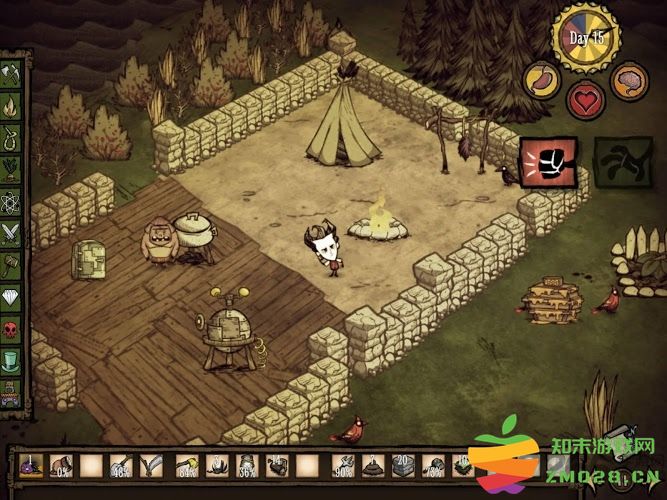Open the Structures hammer crafting tab
The height and width of the screenshot is (500, 667).
click(x=12, y=264)
